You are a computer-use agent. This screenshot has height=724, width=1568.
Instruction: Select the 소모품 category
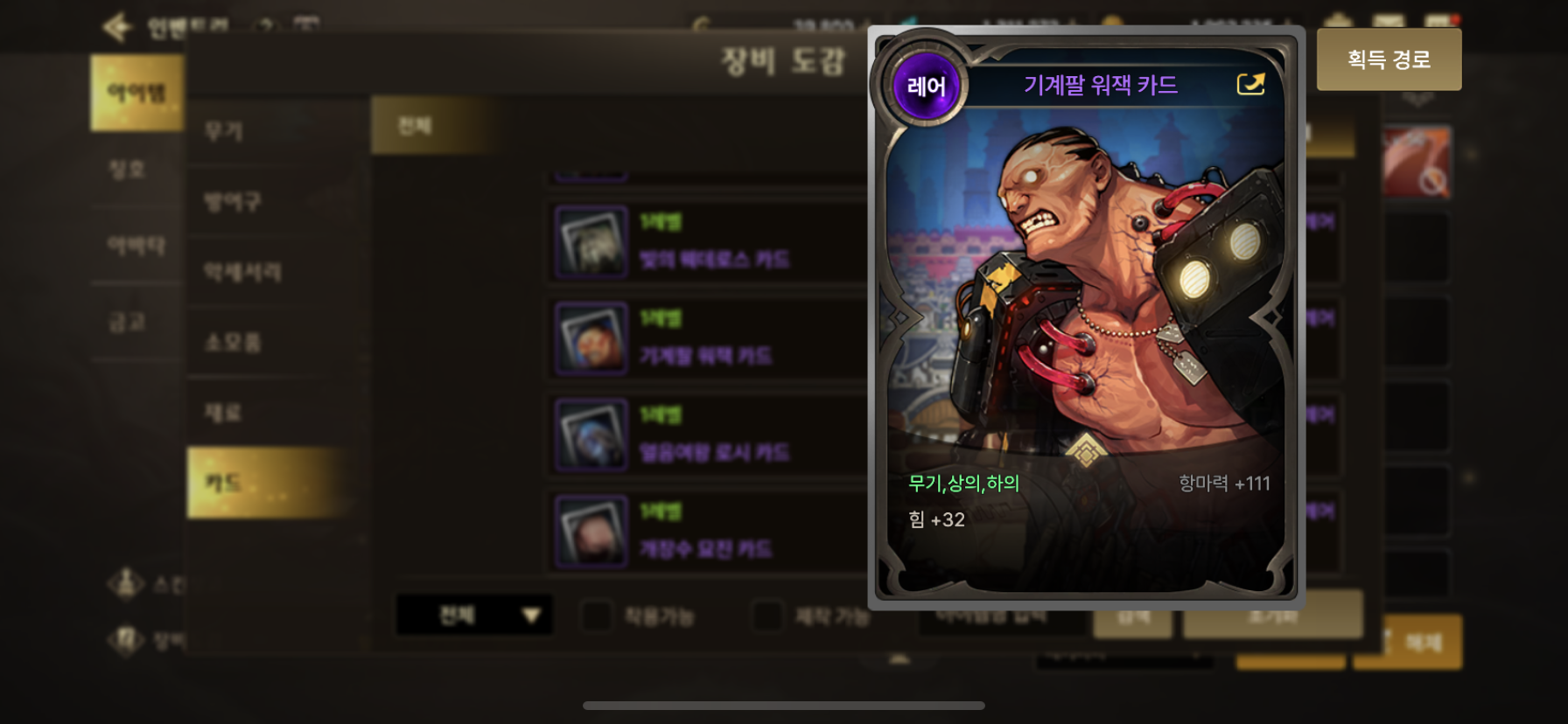pyautogui.click(x=233, y=342)
